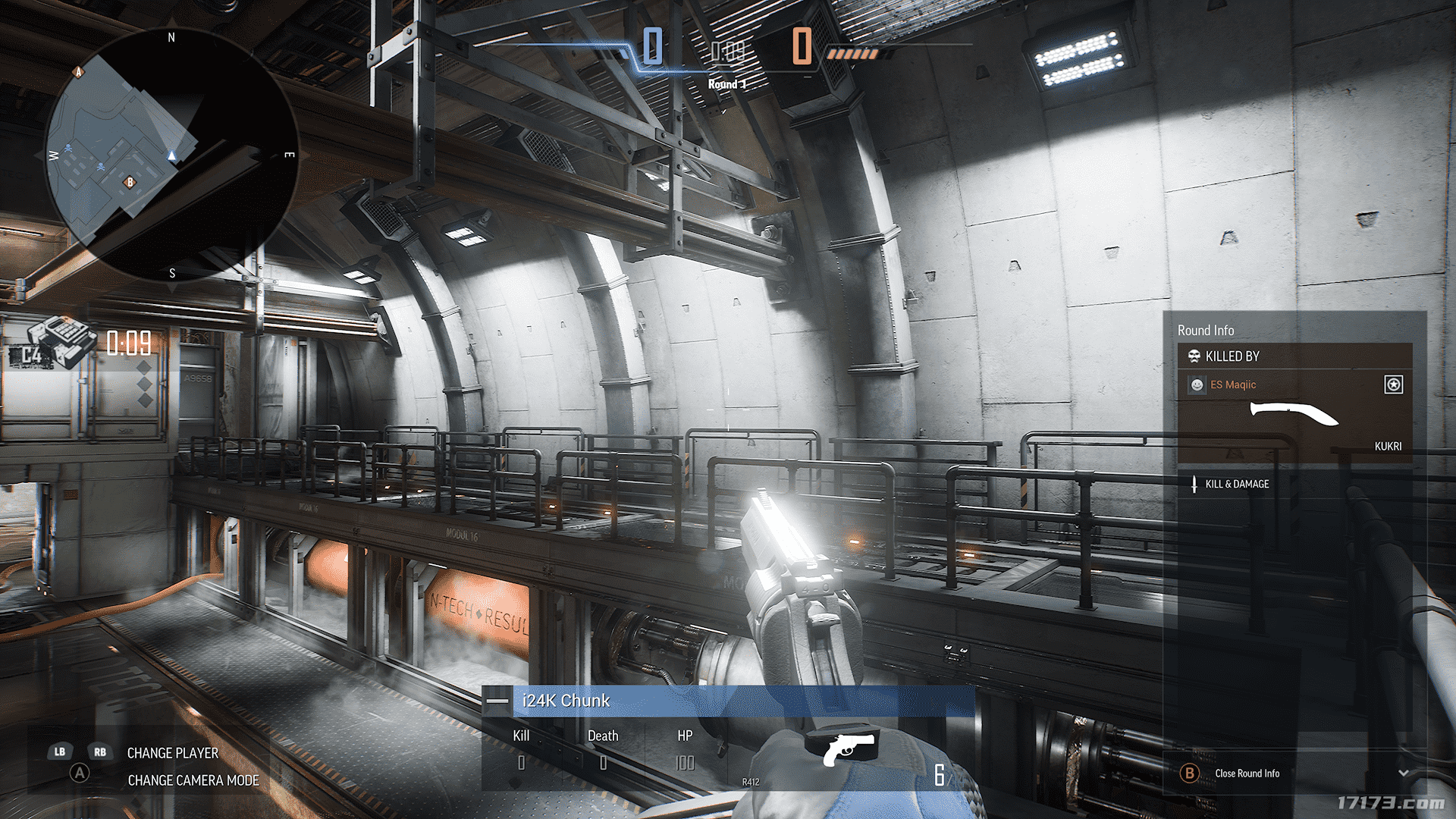1456x819 pixels.
Task: Click the chevron arrow below Round Info
Action: [x=1403, y=773]
